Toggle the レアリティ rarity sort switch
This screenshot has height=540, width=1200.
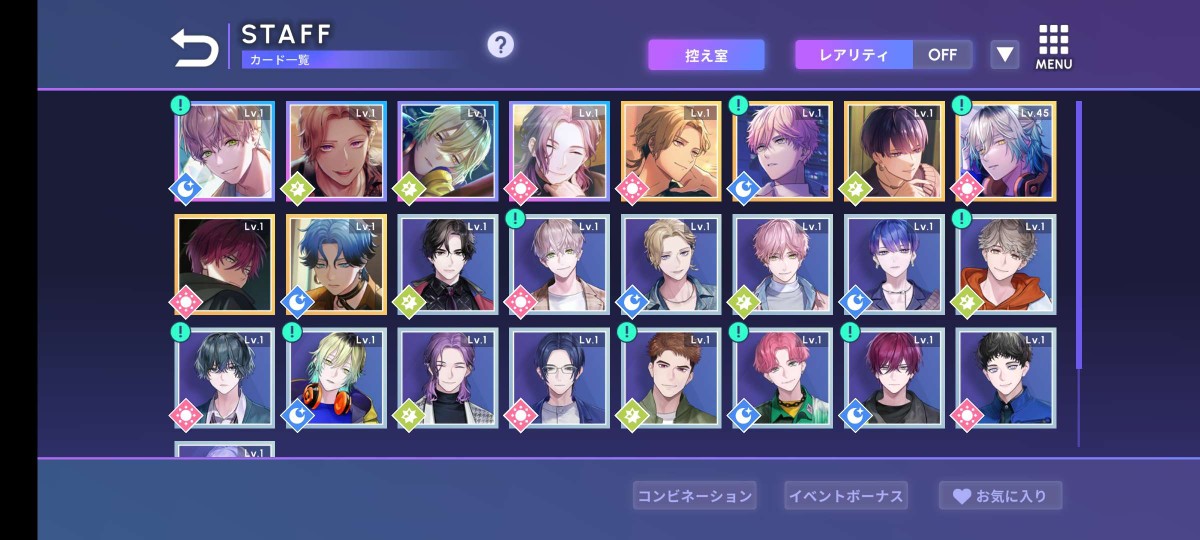[x=883, y=55]
